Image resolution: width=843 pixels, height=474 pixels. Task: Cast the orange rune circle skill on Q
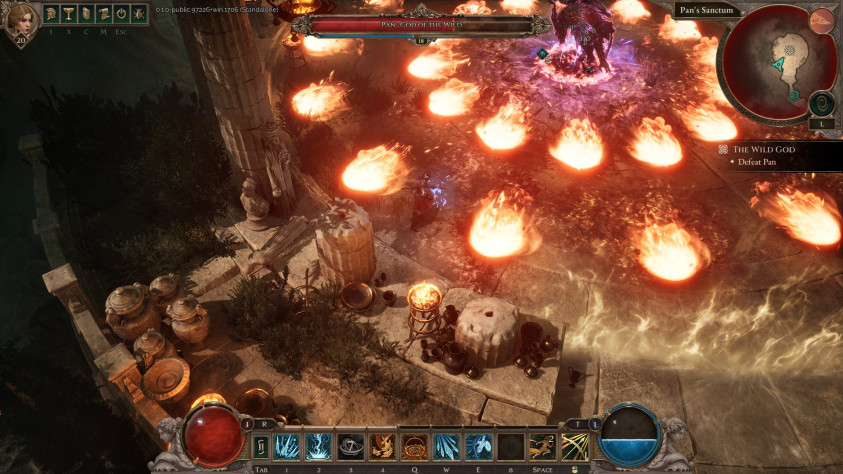pyautogui.click(x=414, y=446)
